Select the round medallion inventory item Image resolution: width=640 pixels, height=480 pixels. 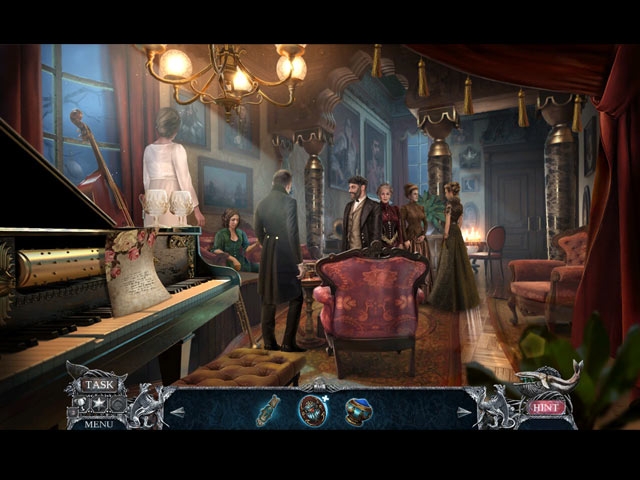(313, 410)
